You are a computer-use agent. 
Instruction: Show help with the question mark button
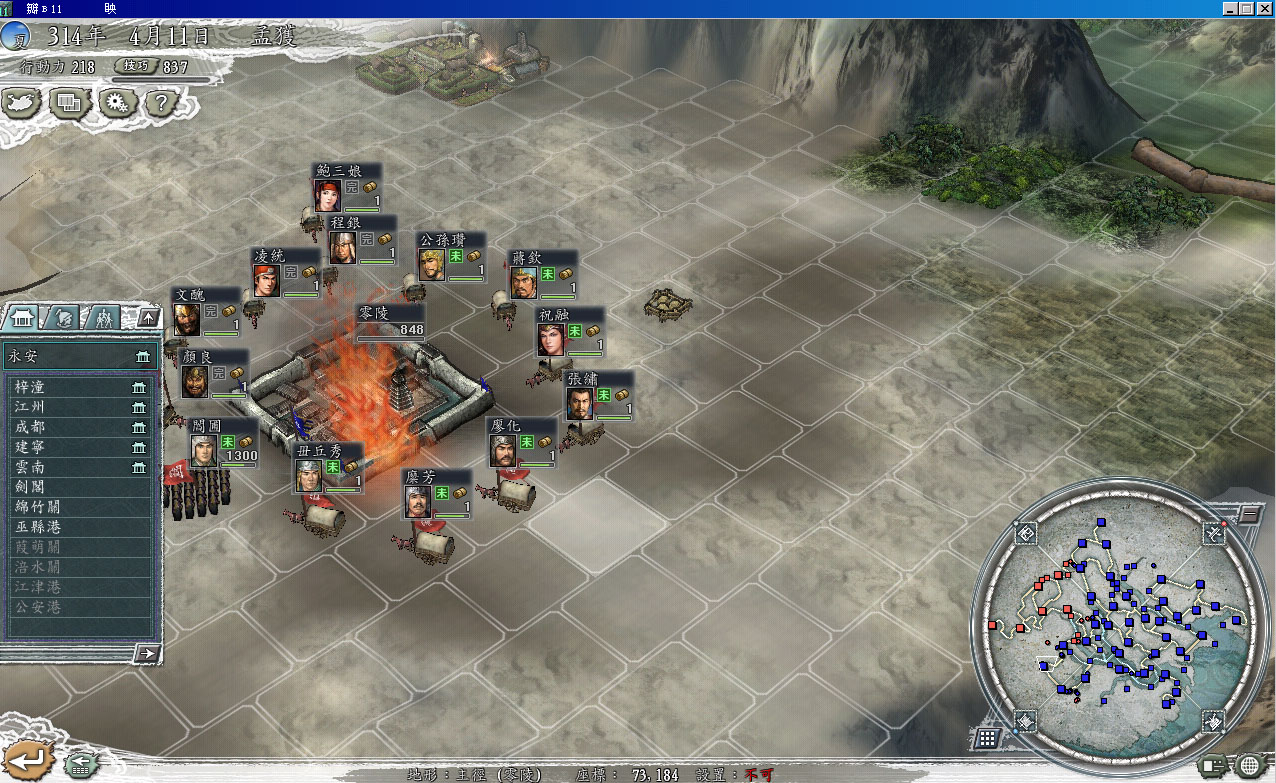pyautogui.click(x=163, y=102)
